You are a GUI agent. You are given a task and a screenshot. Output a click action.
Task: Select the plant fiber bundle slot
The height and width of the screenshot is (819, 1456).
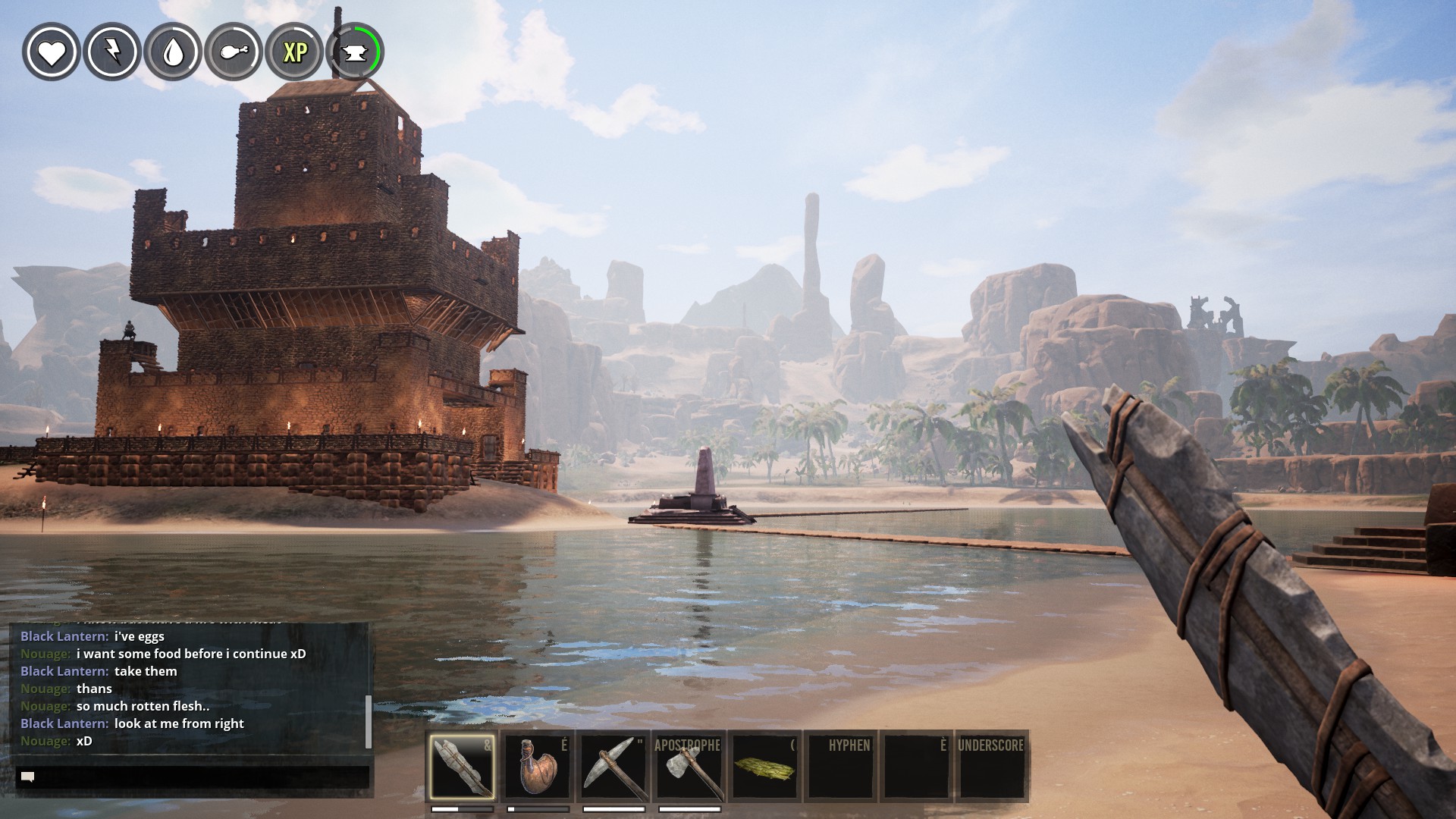coord(765,767)
